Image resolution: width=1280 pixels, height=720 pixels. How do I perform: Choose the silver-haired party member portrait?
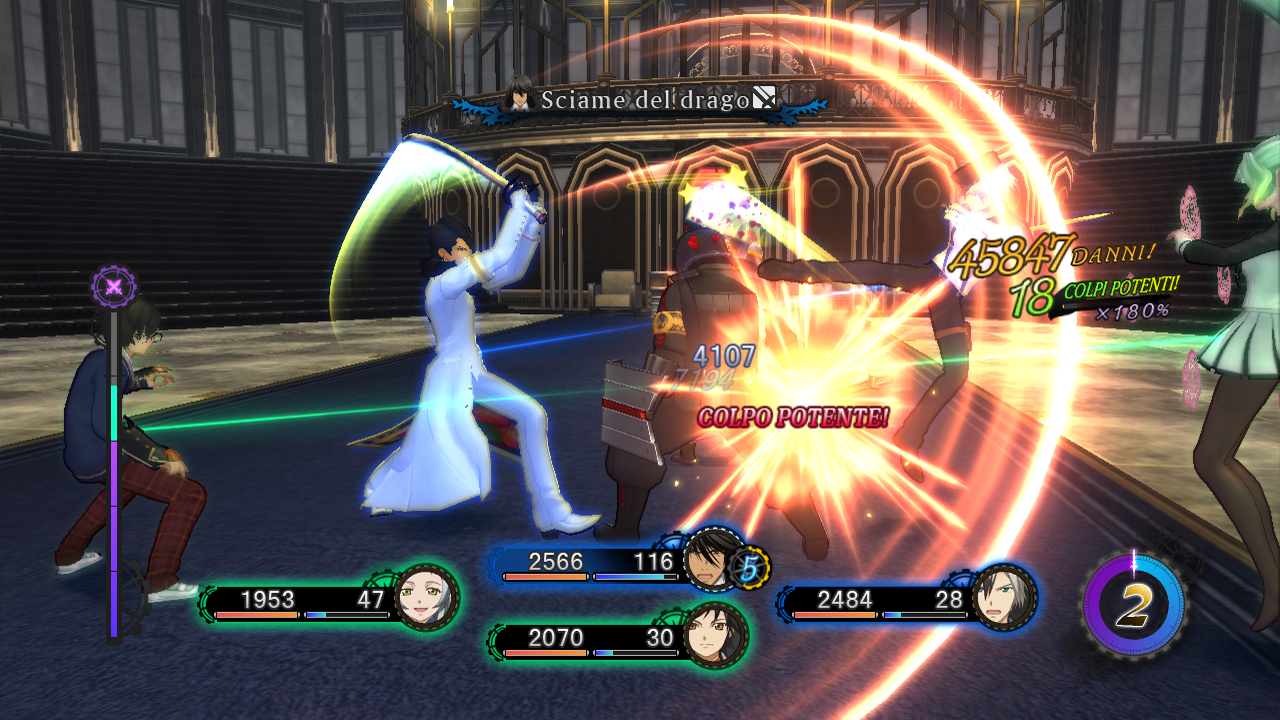coord(1003,597)
